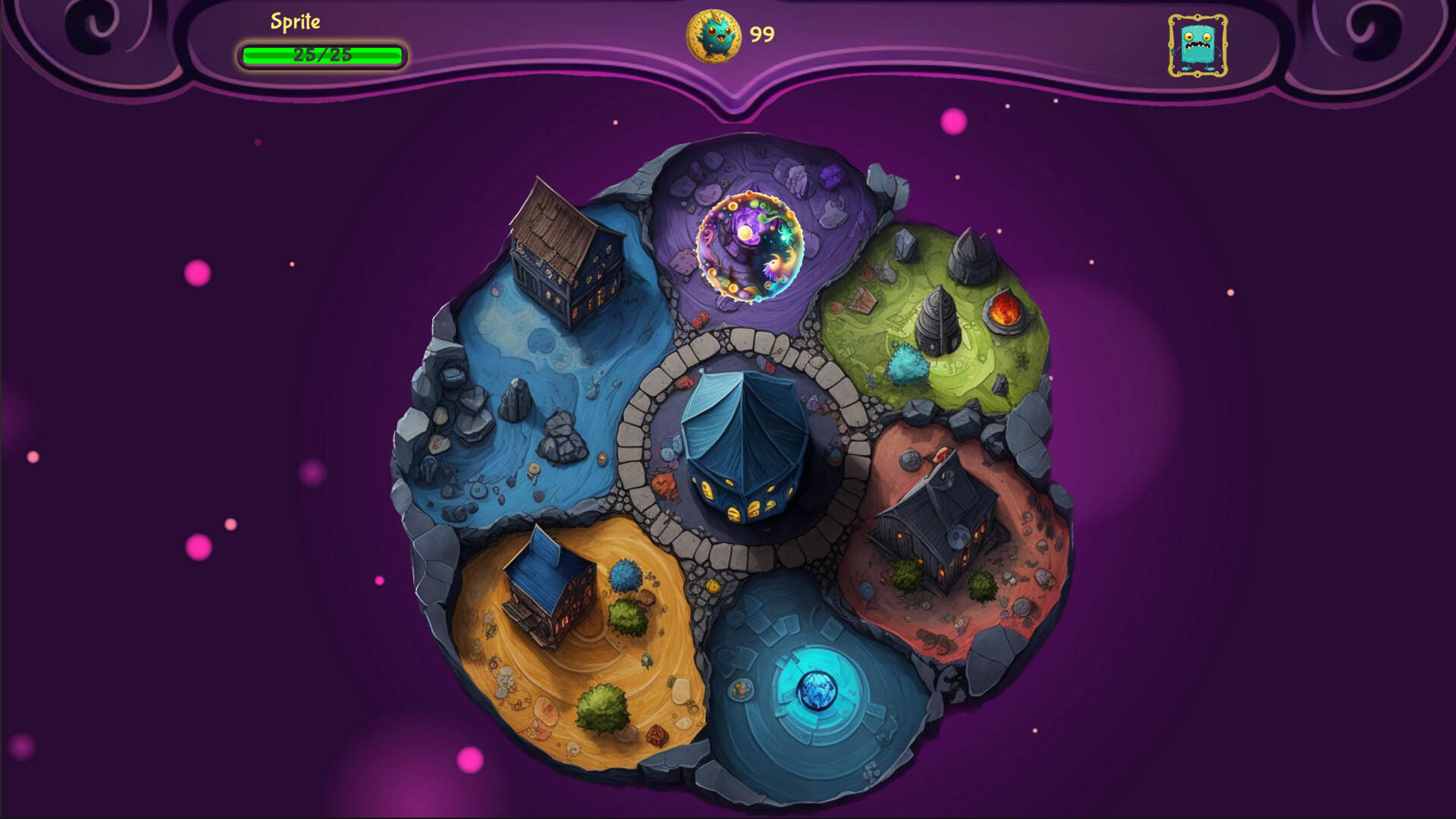Click the tiny coin sprite character on the path
Viewport: 1456px width, 819px height.
(x=713, y=586)
